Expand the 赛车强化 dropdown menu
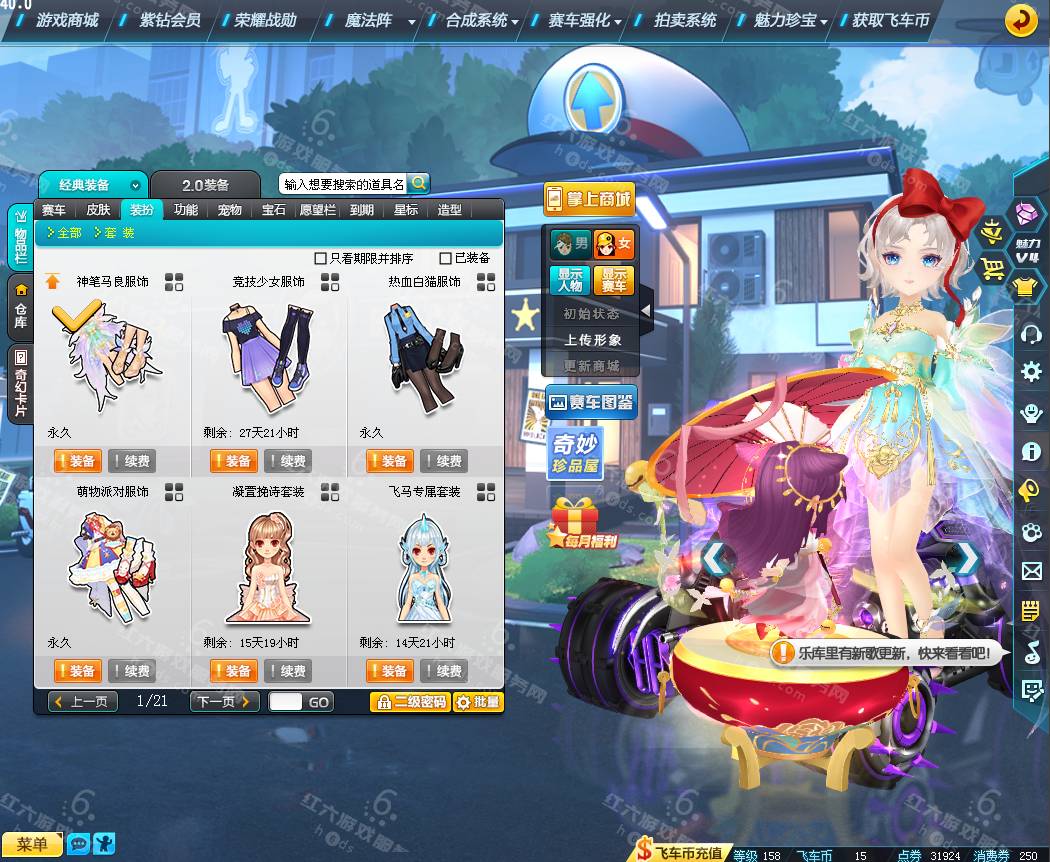The width and height of the screenshot is (1050, 862). 585,20
